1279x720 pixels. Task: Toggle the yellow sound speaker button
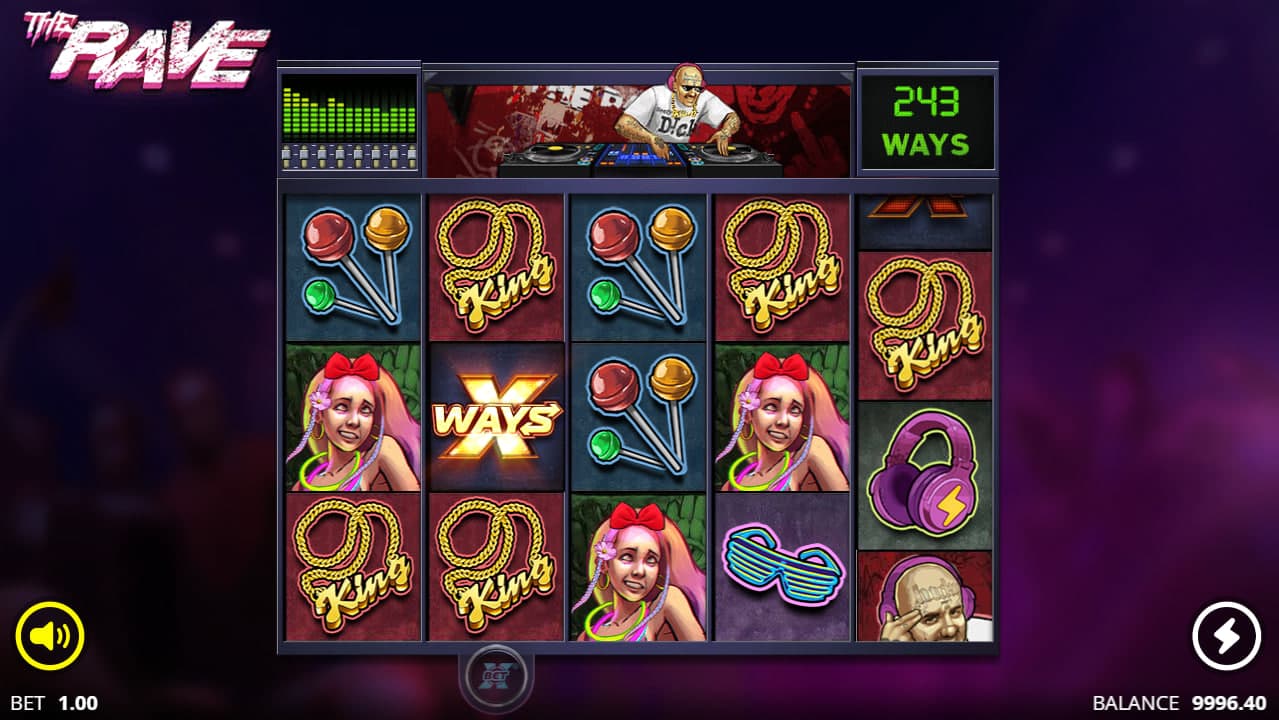tap(49, 636)
